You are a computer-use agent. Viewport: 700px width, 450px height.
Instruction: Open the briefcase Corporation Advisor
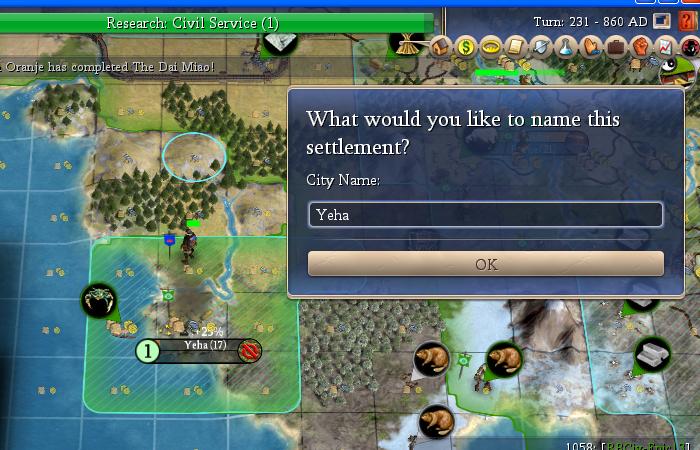tap(615, 46)
